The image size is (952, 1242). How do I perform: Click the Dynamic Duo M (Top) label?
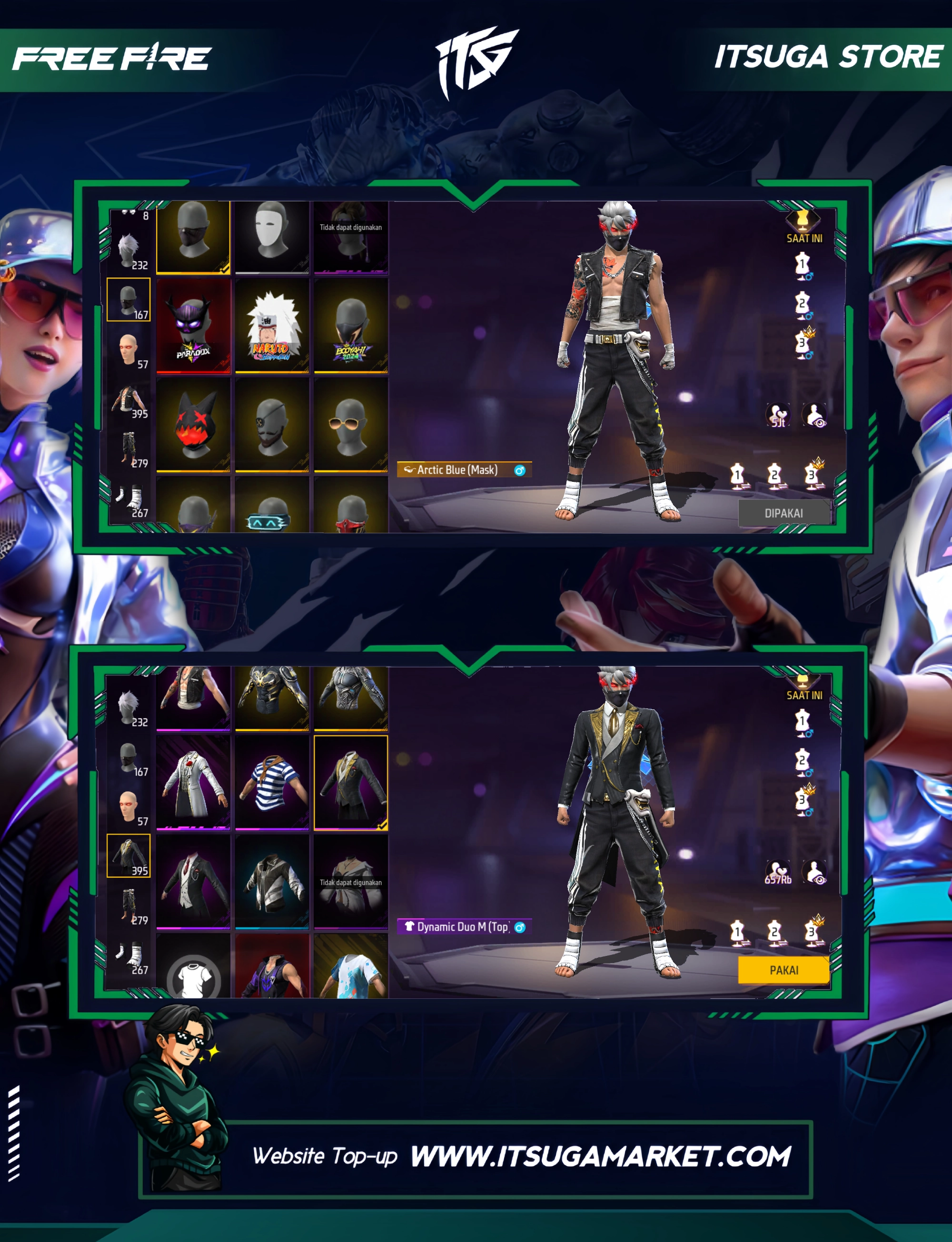click(464, 927)
